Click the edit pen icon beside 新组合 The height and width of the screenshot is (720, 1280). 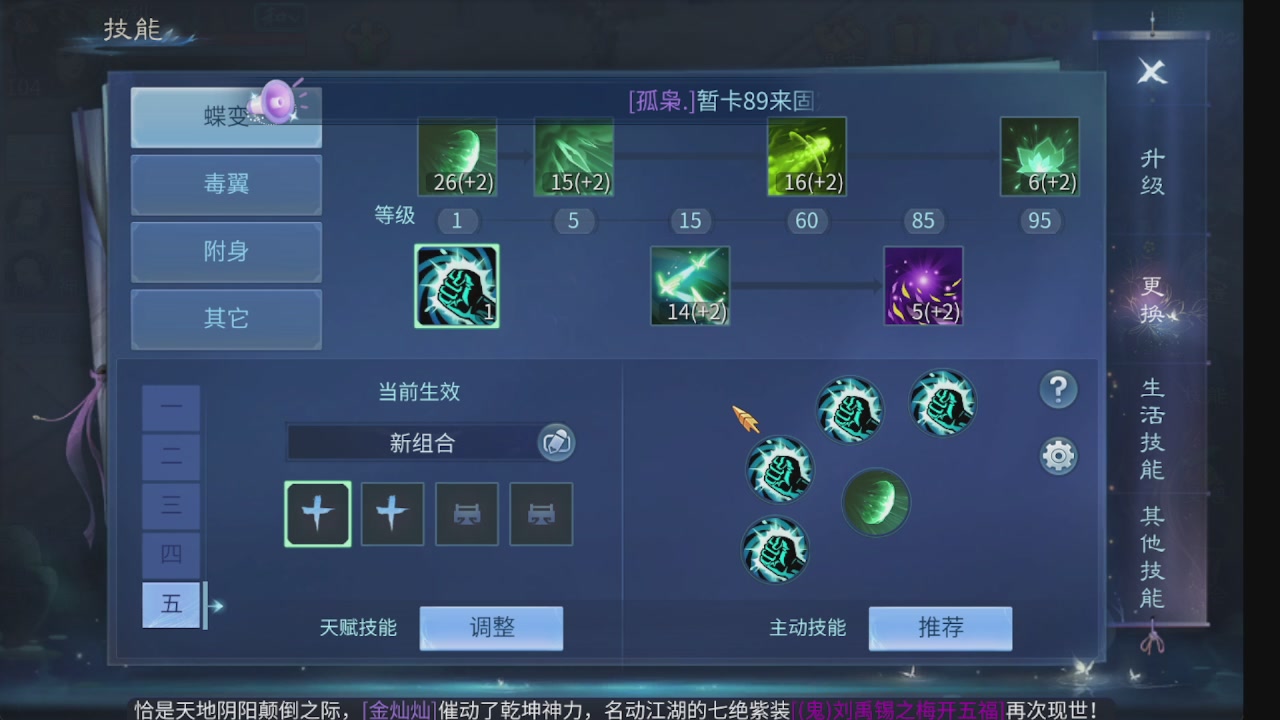pyautogui.click(x=556, y=443)
